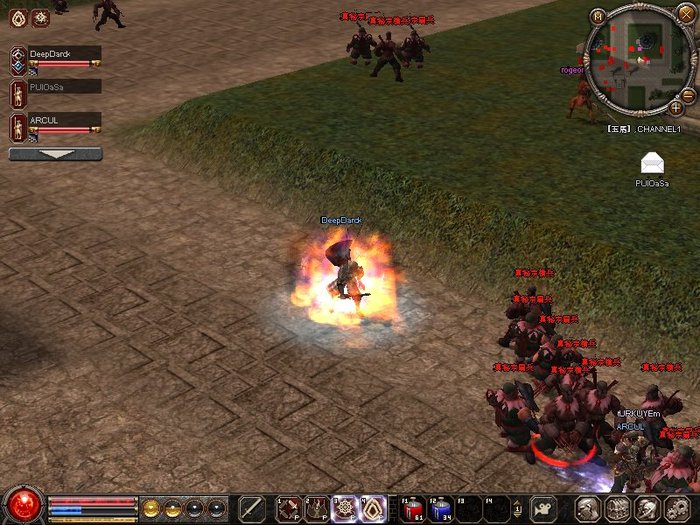Expand the party list down arrow
This screenshot has width=700, height=525.
55,154
